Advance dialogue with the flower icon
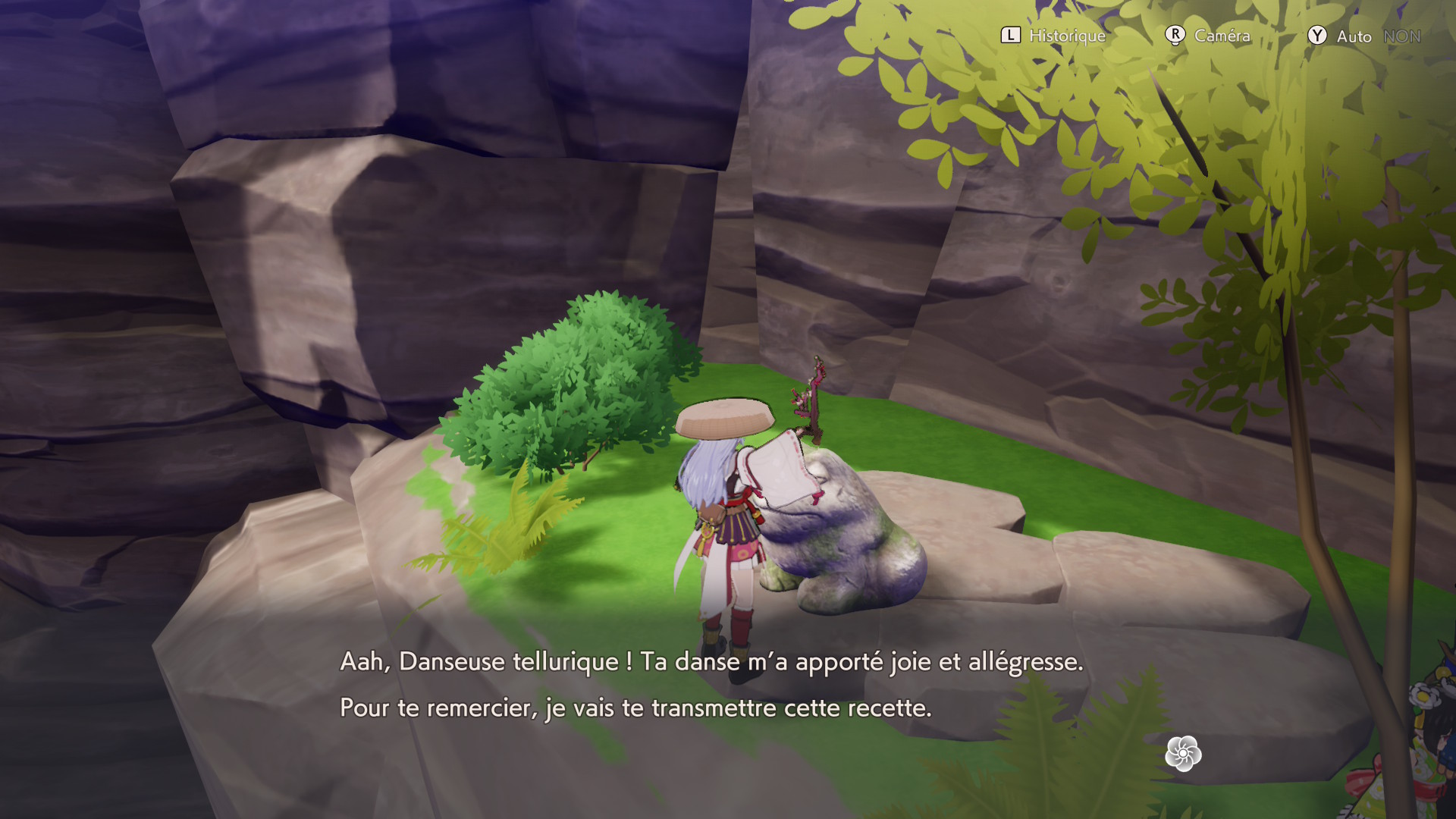This screenshot has width=1456, height=819. 1183,754
